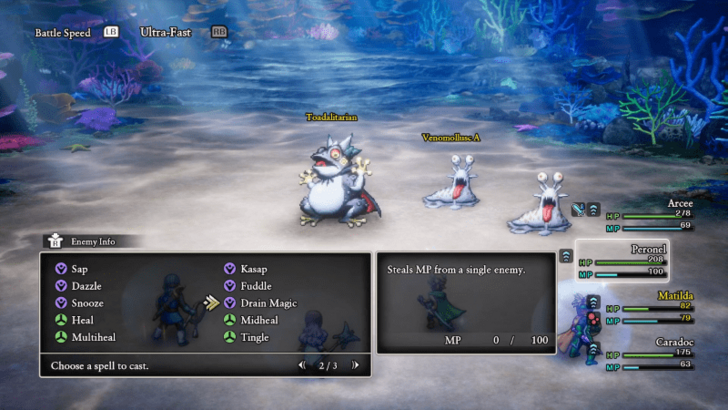Go to the previous spell page arrow
The width and height of the screenshot is (728, 410).
(x=302, y=365)
